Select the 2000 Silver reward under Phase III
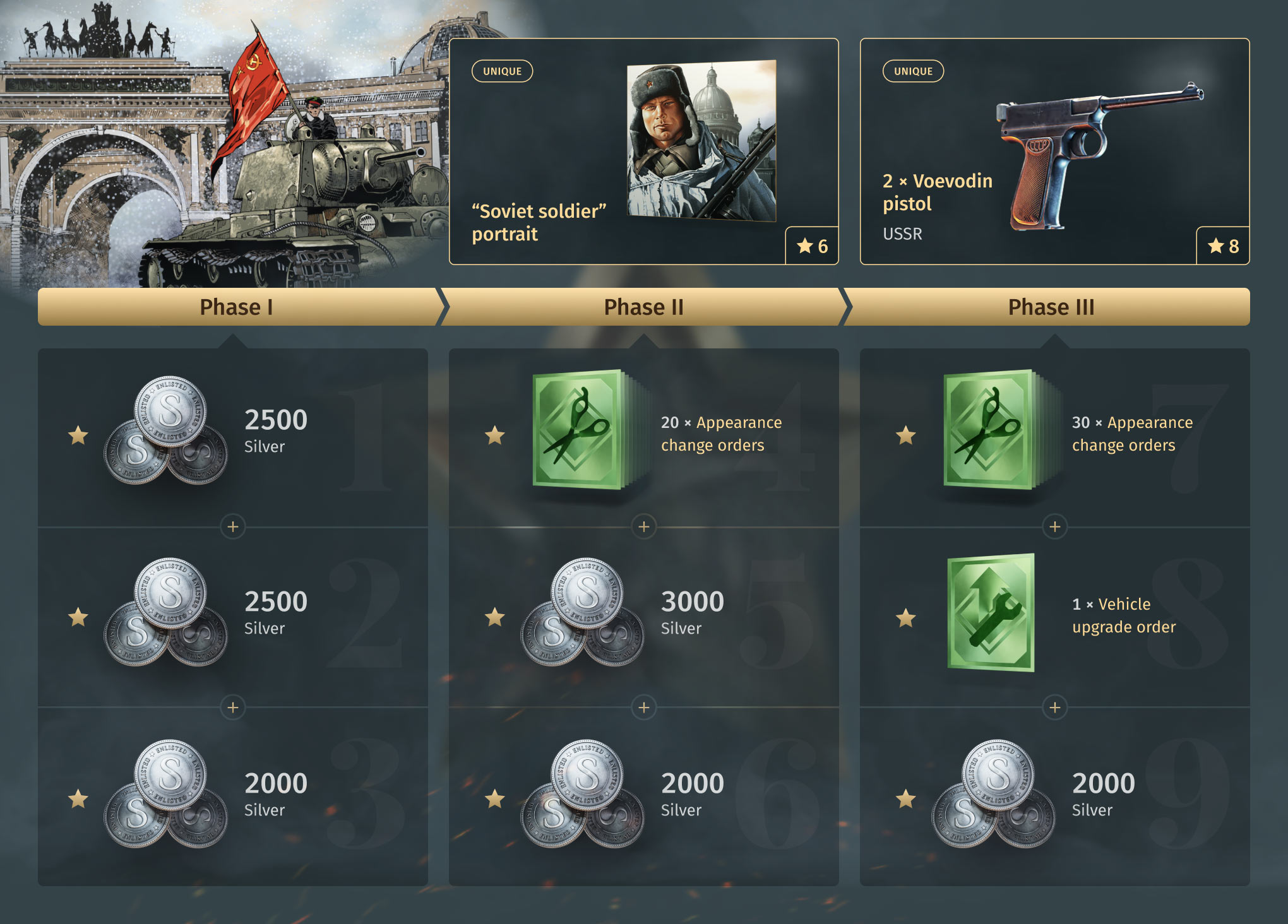Viewport: 1288px width, 924px height. tap(1054, 797)
